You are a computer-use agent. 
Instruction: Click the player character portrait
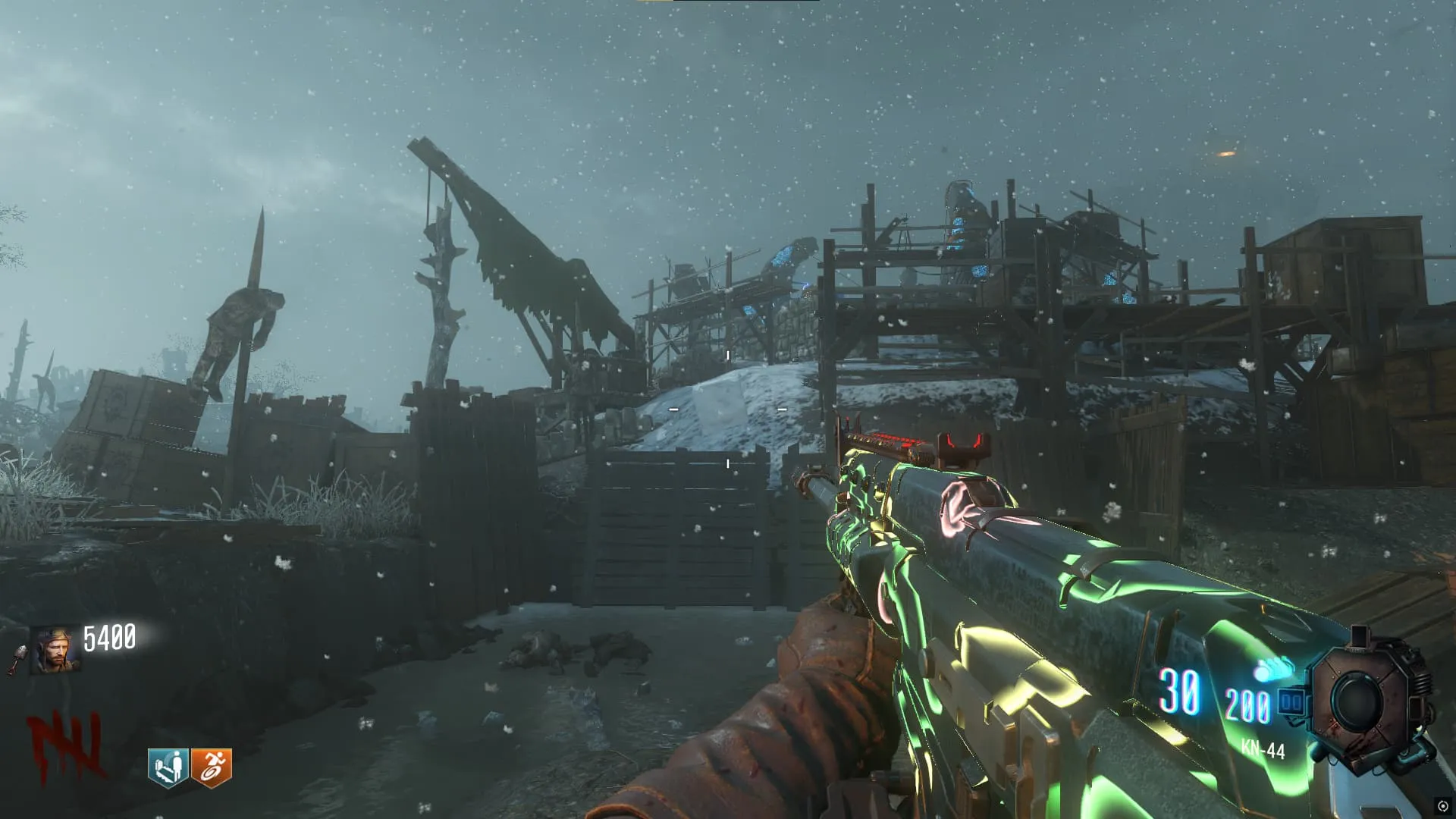click(56, 650)
